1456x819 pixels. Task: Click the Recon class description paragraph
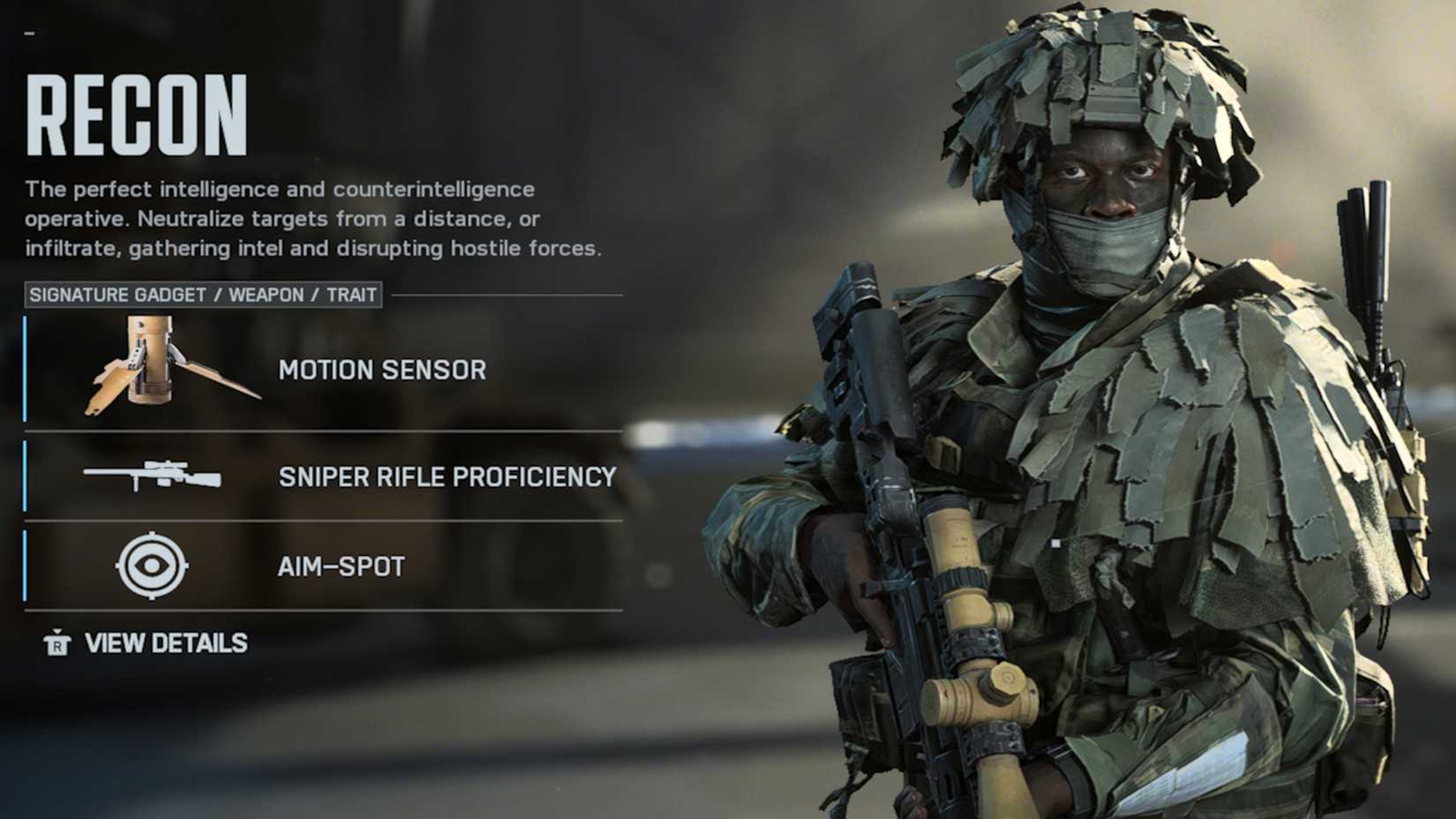click(313, 218)
